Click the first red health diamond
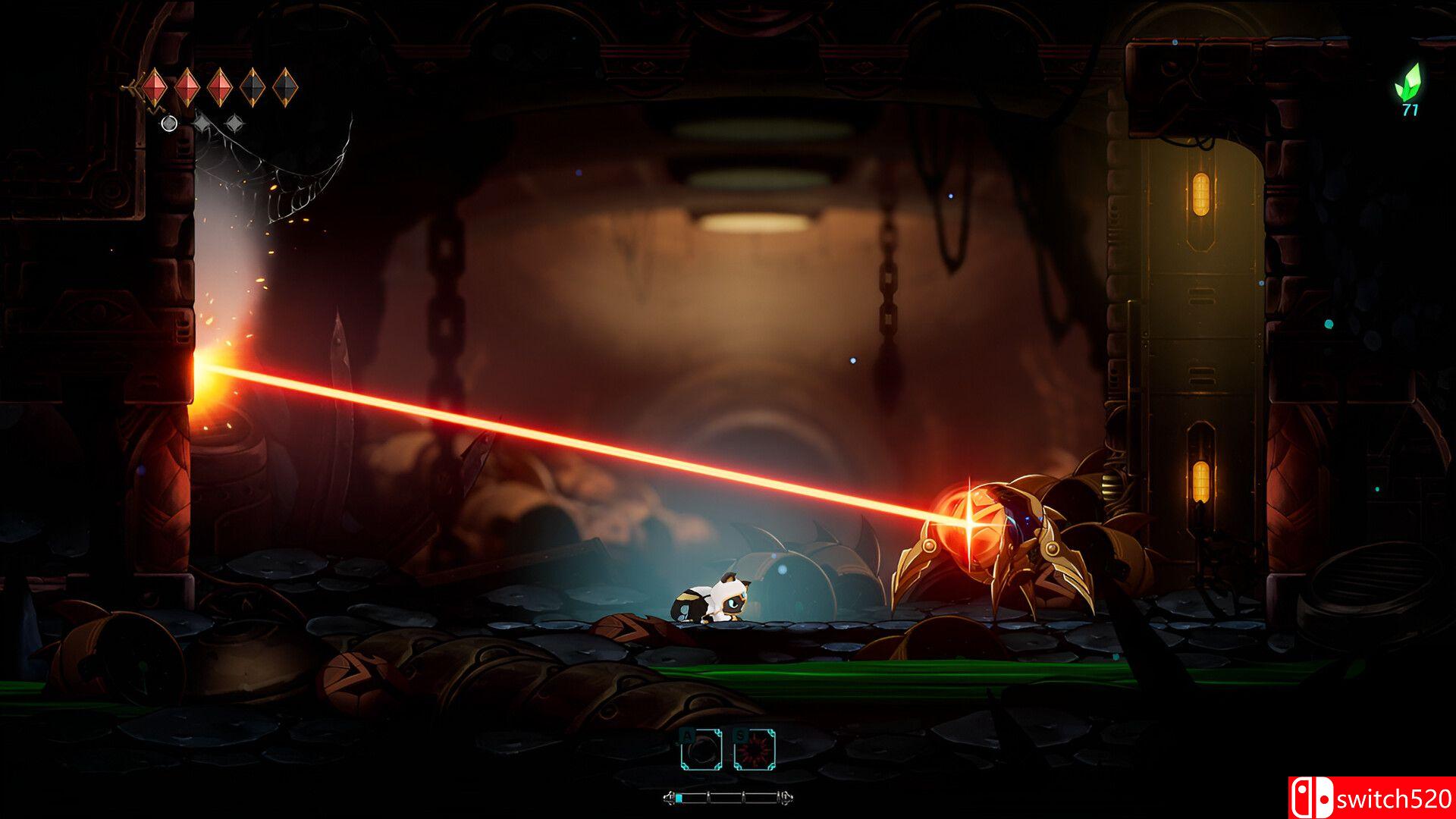Image resolution: width=1456 pixels, height=819 pixels. (x=154, y=87)
